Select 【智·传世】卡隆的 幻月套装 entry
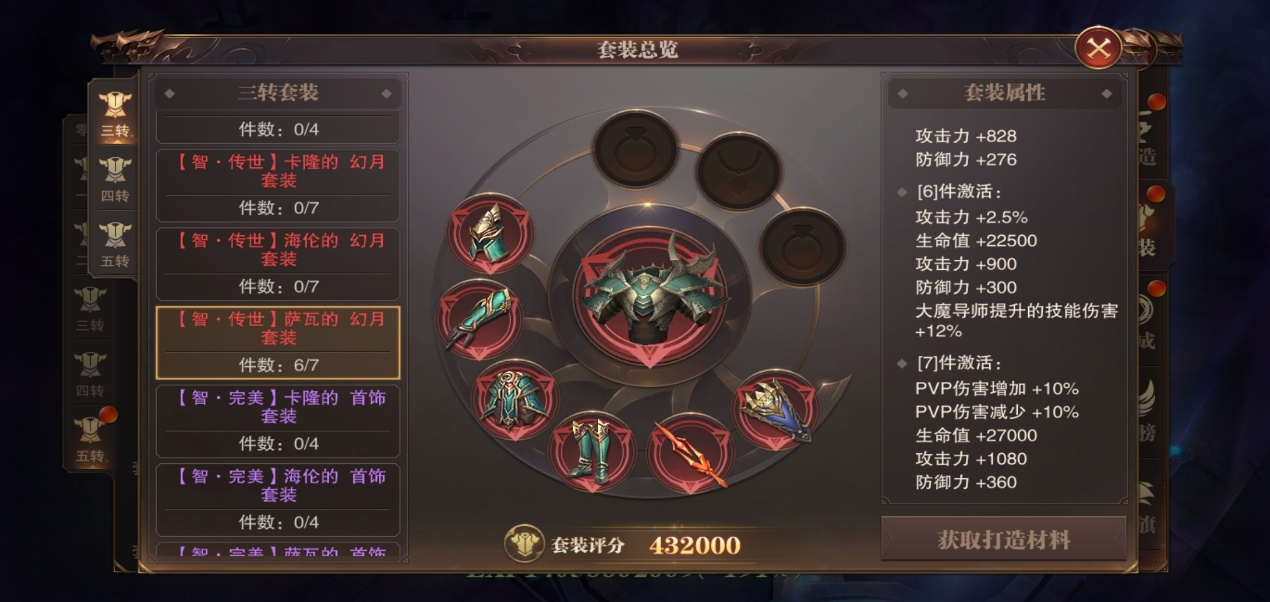1270x602 pixels. (278, 184)
